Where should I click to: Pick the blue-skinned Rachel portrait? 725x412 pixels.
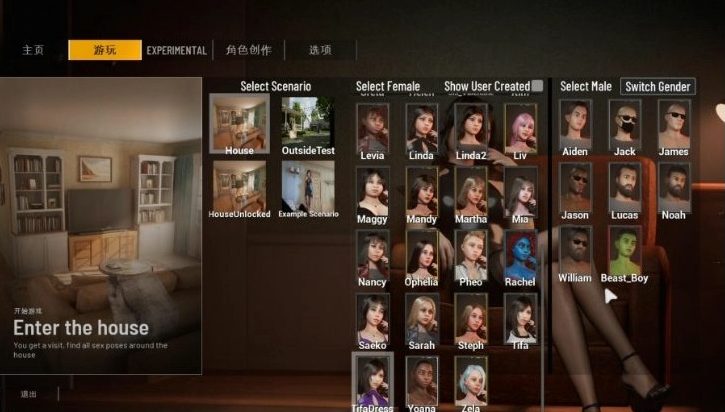tap(520, 254)
